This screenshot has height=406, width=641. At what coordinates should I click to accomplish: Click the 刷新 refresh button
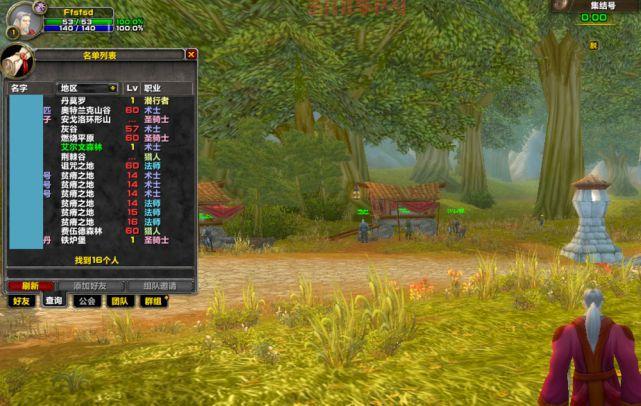29,285
